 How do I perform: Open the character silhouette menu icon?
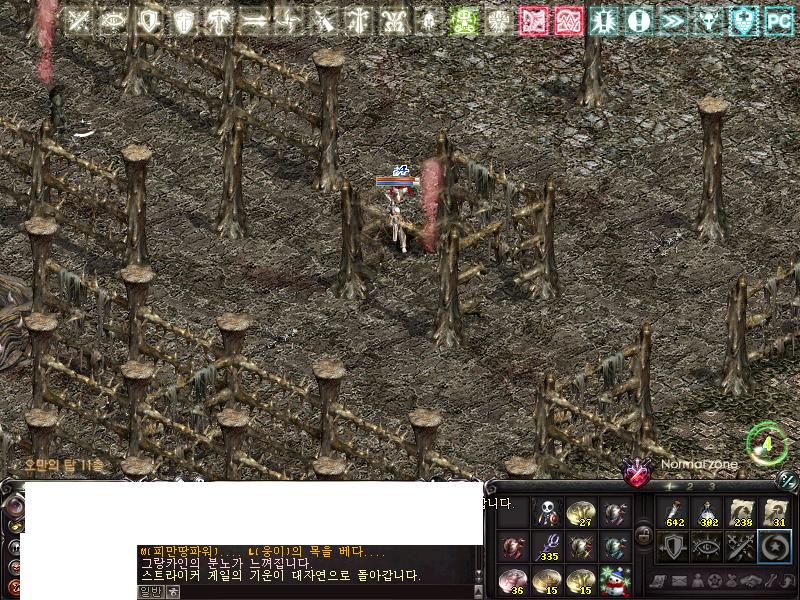697,581
